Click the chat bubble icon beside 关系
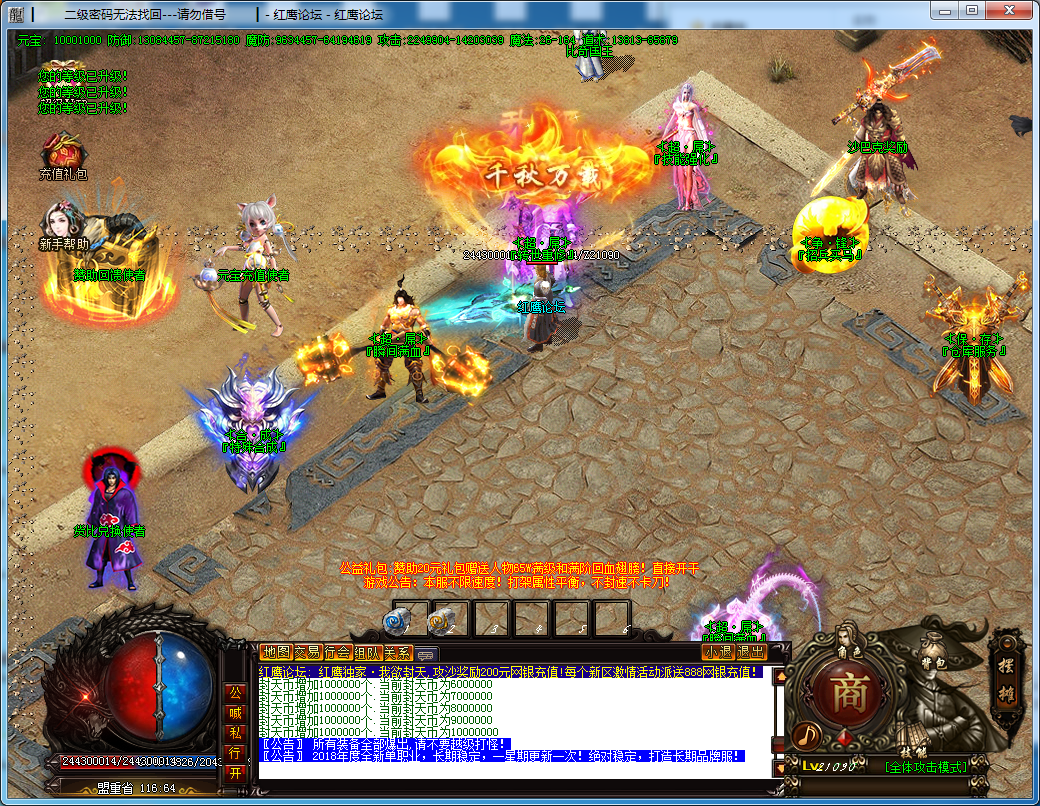 point(425,653)
